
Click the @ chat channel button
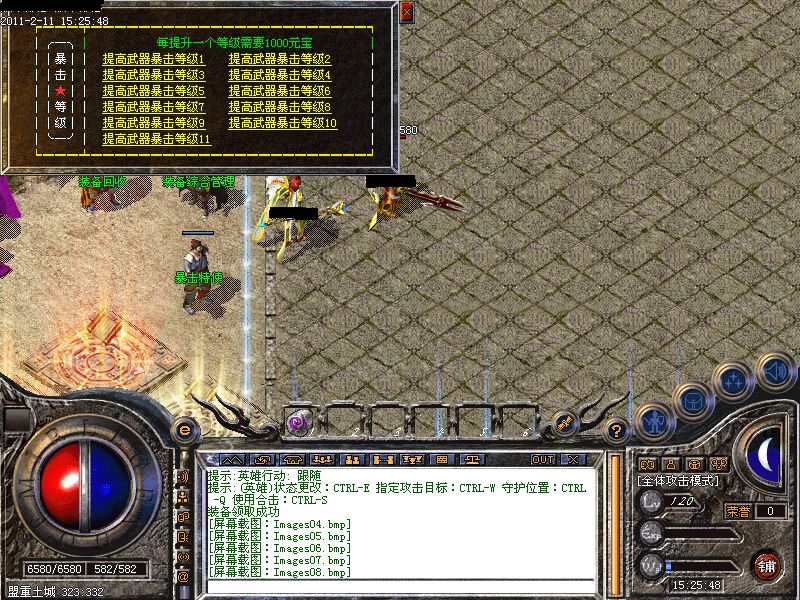[x=183, y=576]
